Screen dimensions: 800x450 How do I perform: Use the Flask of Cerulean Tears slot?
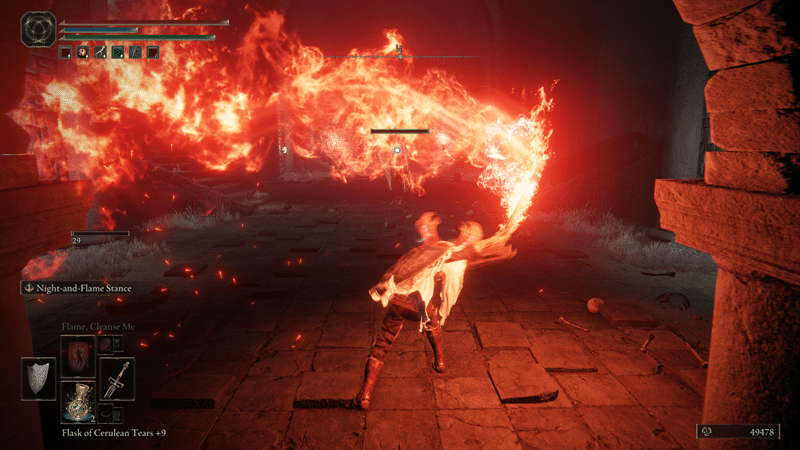tap(78, 402)
